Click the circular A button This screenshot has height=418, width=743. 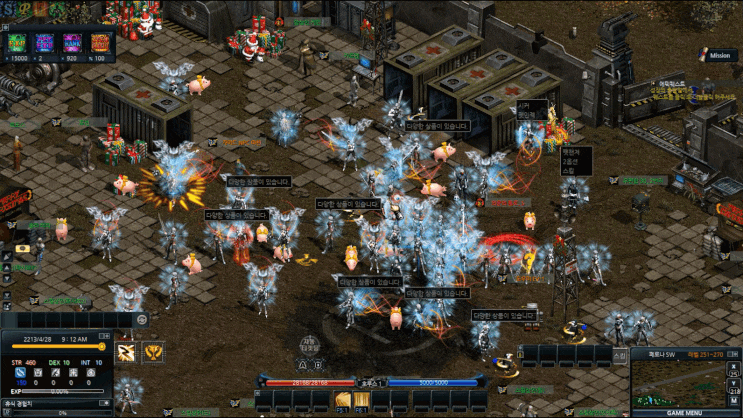(x=301, y=364)
